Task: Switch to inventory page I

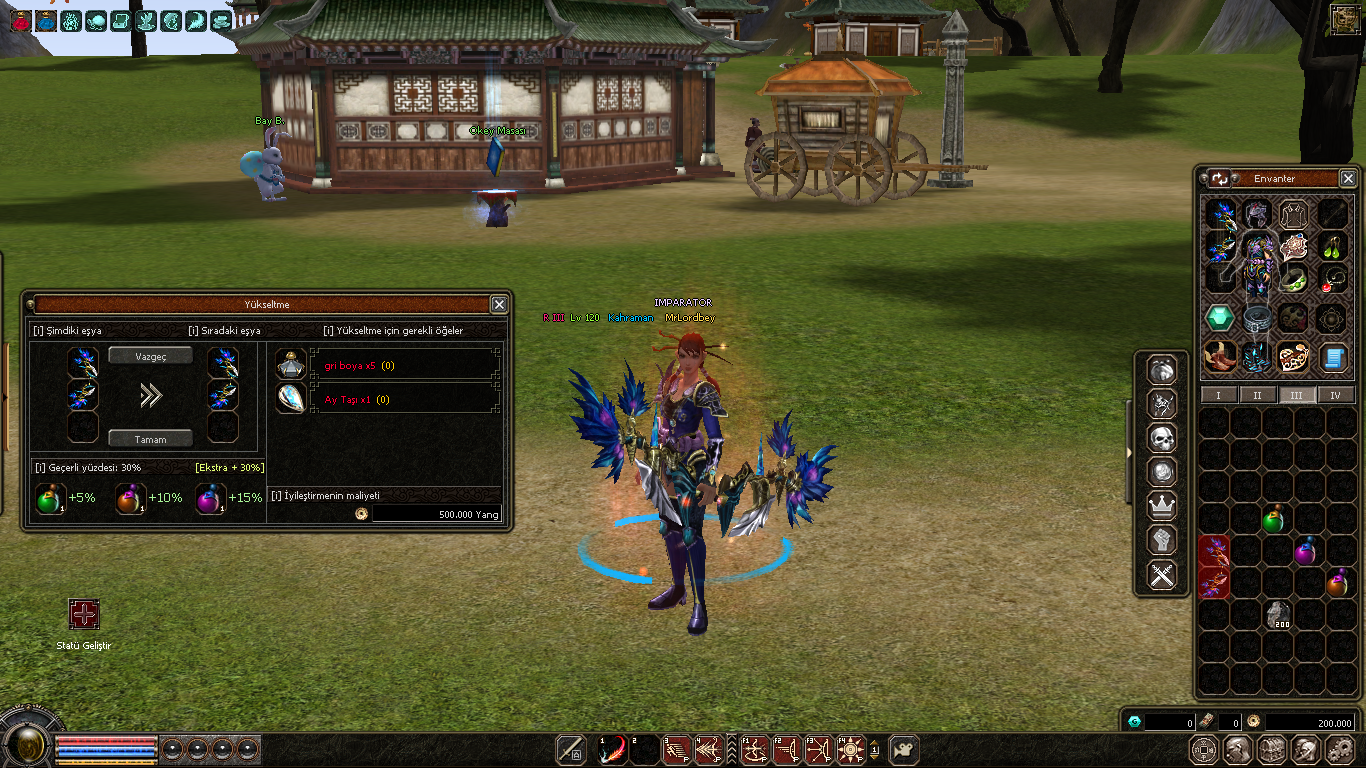Action: 1218,395
